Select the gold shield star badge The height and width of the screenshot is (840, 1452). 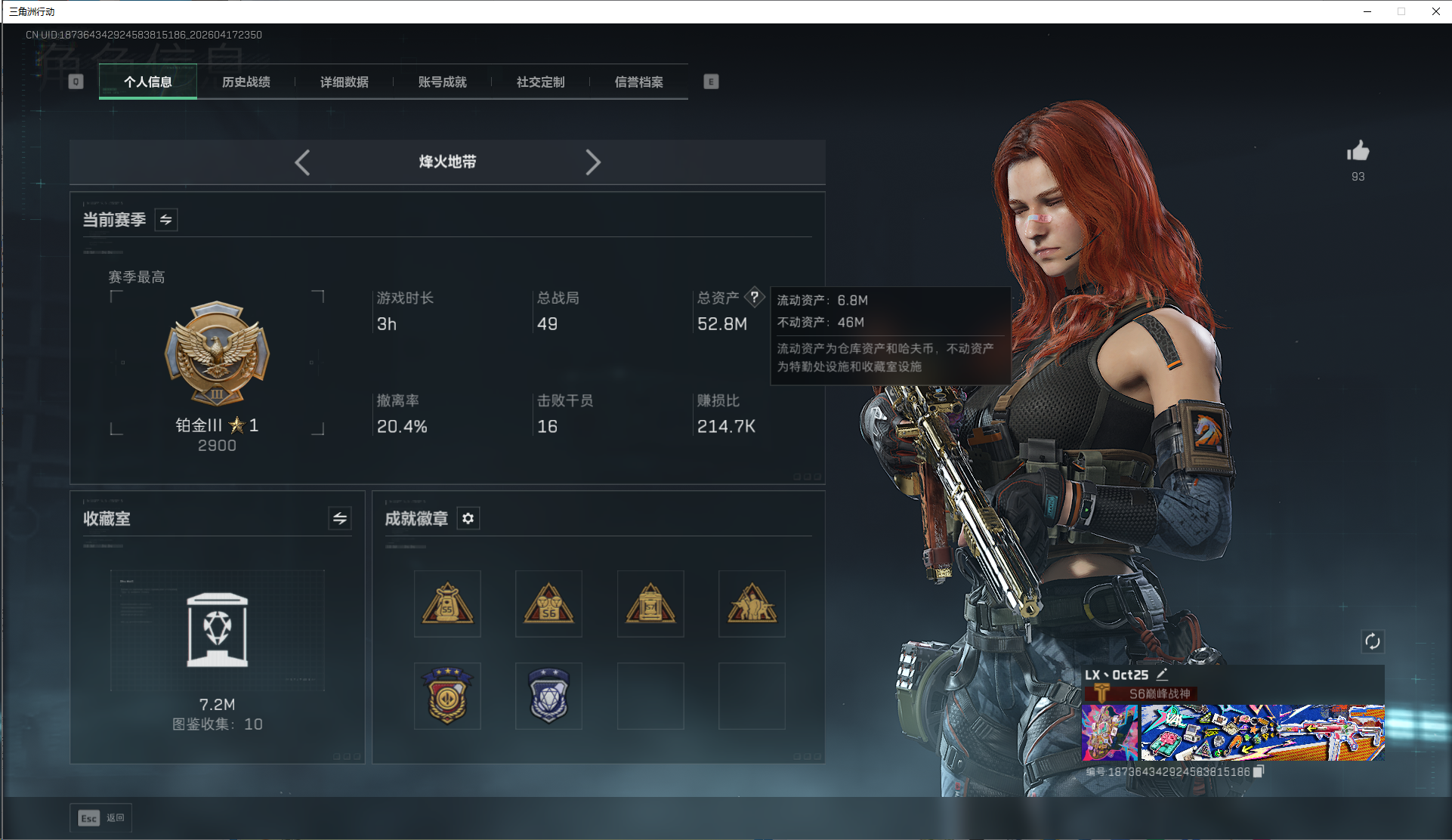447,695
